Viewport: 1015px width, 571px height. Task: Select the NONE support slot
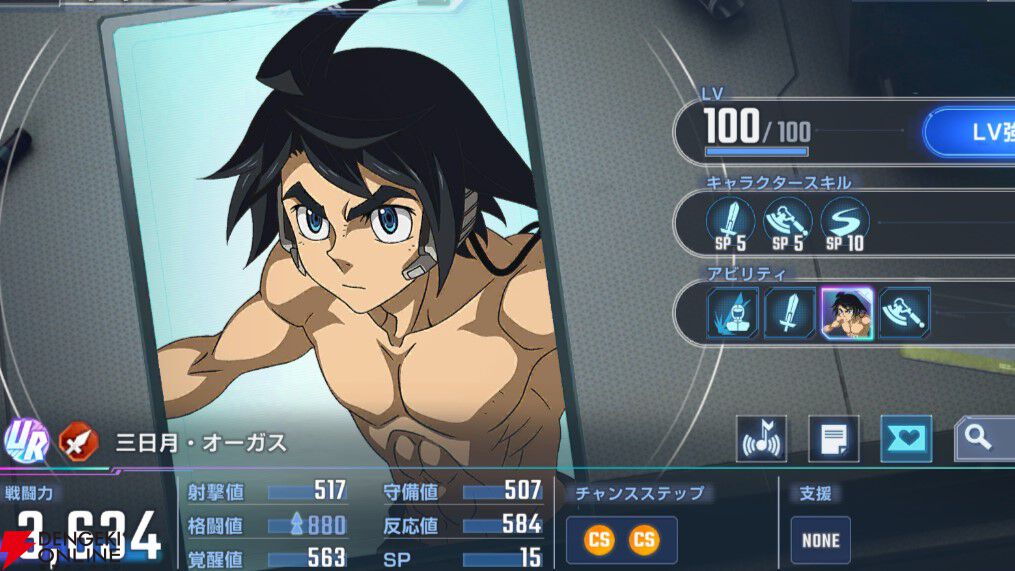[821, 541]
